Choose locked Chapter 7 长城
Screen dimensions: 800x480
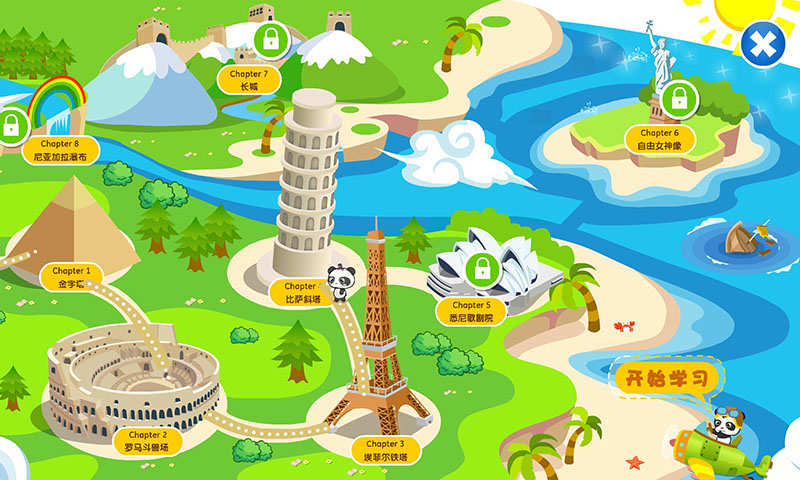point(249,80)
